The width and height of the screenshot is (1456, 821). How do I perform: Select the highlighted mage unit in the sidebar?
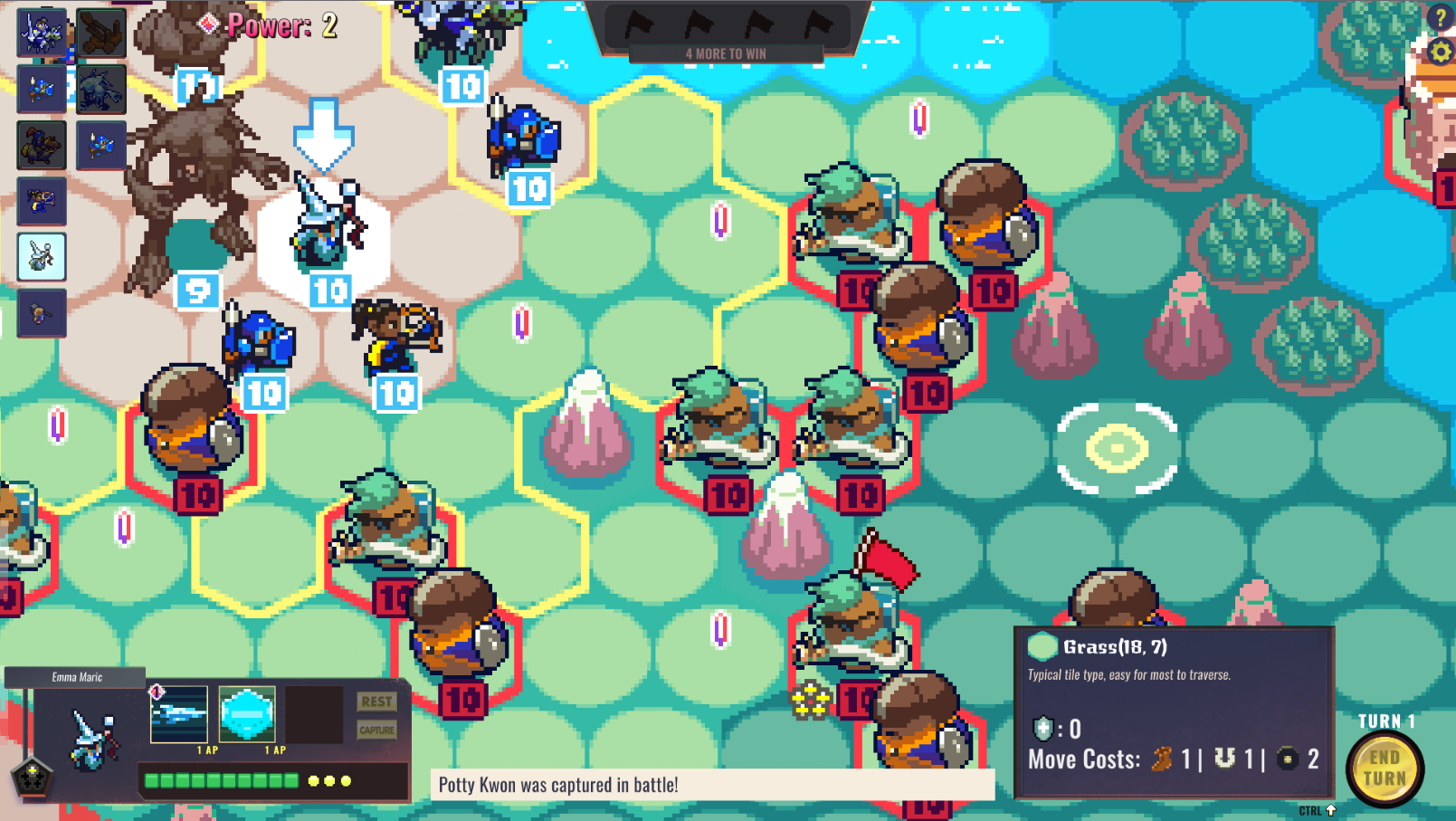42,256
